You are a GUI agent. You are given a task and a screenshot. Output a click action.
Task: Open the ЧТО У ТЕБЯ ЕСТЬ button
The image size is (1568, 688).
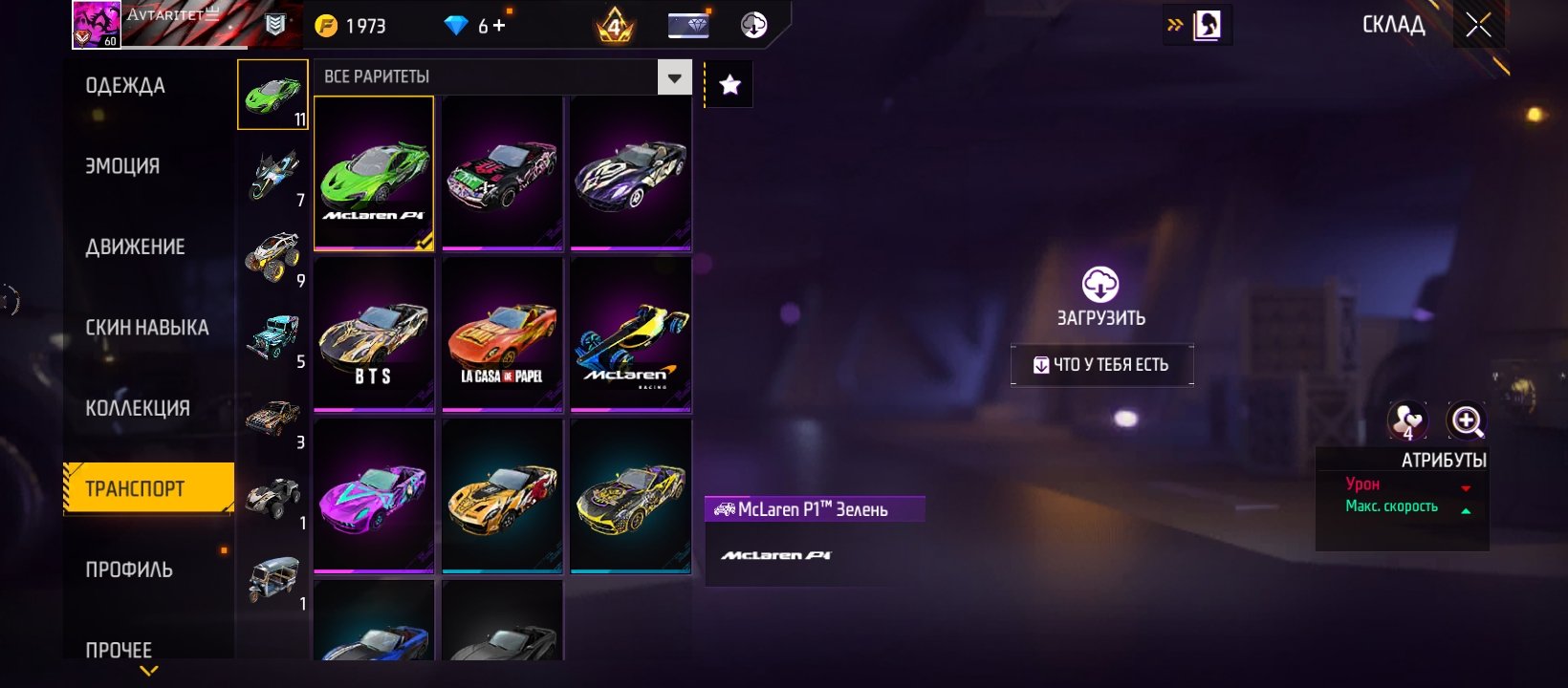(1101, 365)
